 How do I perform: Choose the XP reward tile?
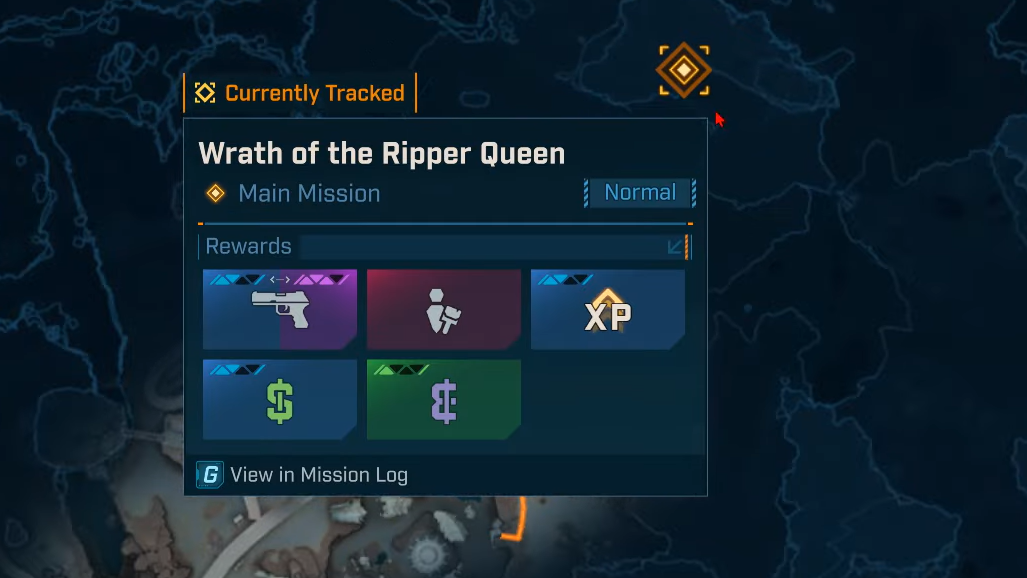(608, 309)
